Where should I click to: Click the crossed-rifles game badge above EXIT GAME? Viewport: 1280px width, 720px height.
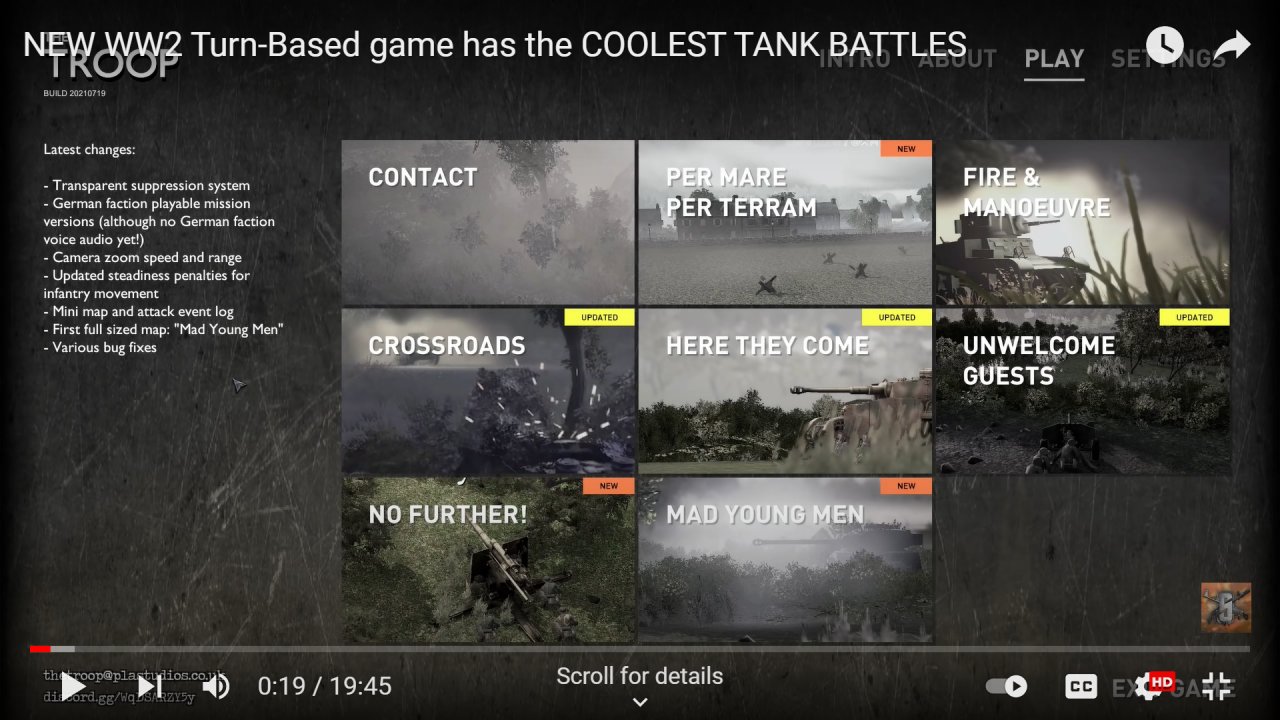point(1225,607)
